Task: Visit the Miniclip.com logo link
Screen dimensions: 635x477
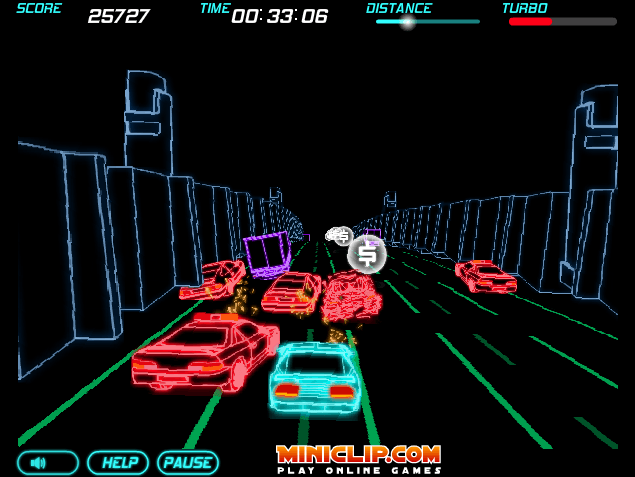Action: pos(358,458)
